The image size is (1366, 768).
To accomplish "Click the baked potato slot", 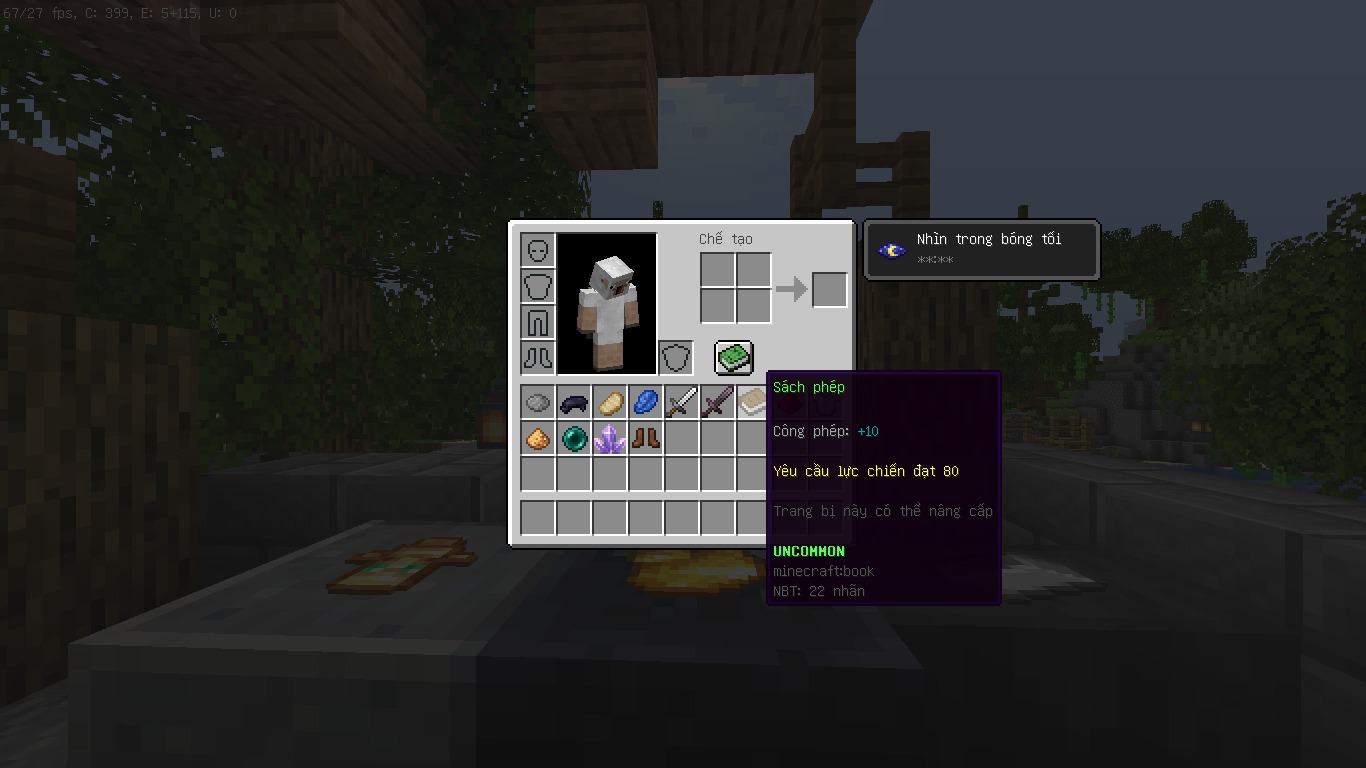I will (610, 403).
